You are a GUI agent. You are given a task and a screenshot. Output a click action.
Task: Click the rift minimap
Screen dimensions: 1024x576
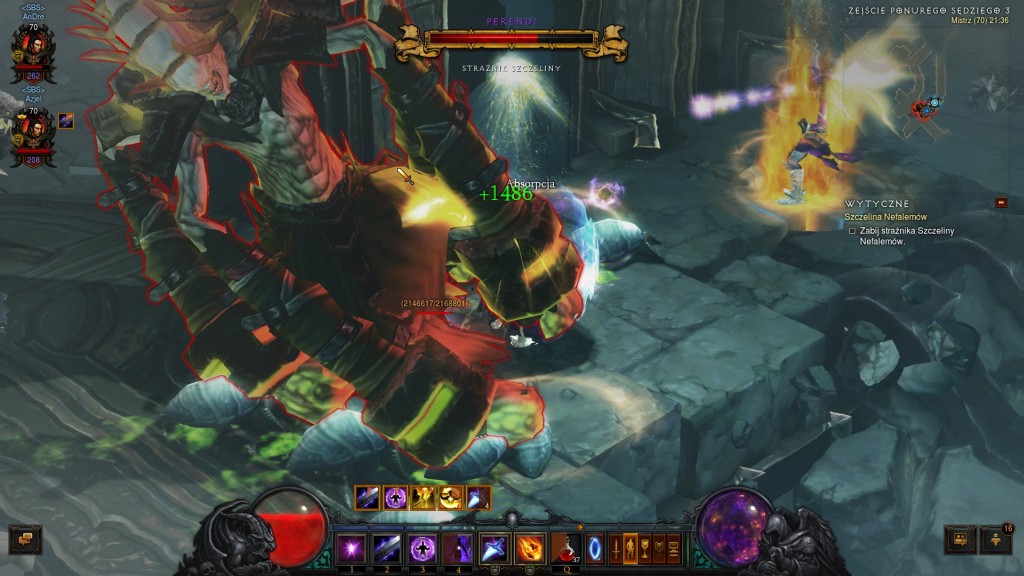925,105
